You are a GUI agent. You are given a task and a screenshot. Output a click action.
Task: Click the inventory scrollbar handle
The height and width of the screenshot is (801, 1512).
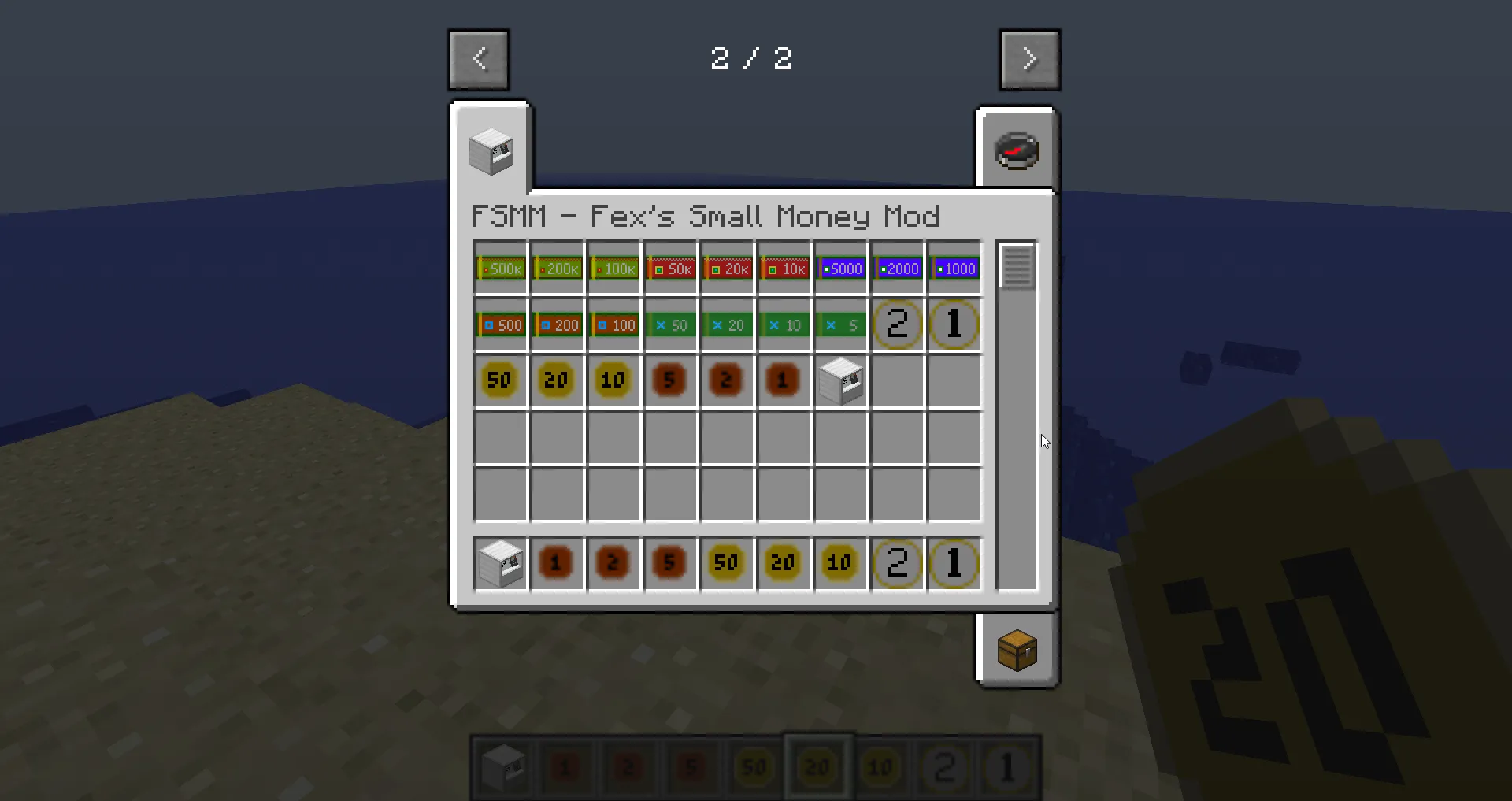tap(1017, 268)
